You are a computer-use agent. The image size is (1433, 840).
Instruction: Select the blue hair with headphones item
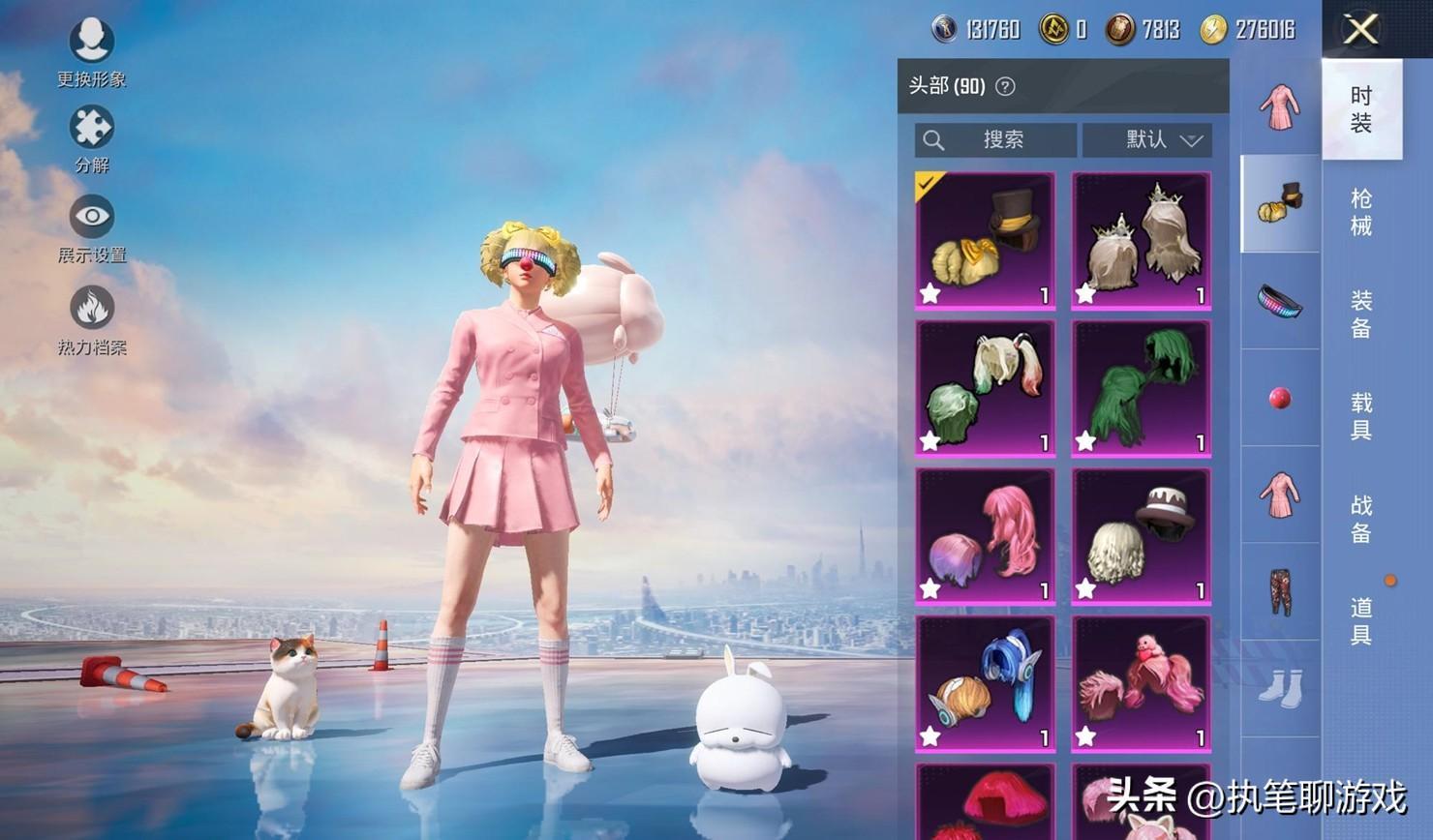pos(985,684)
